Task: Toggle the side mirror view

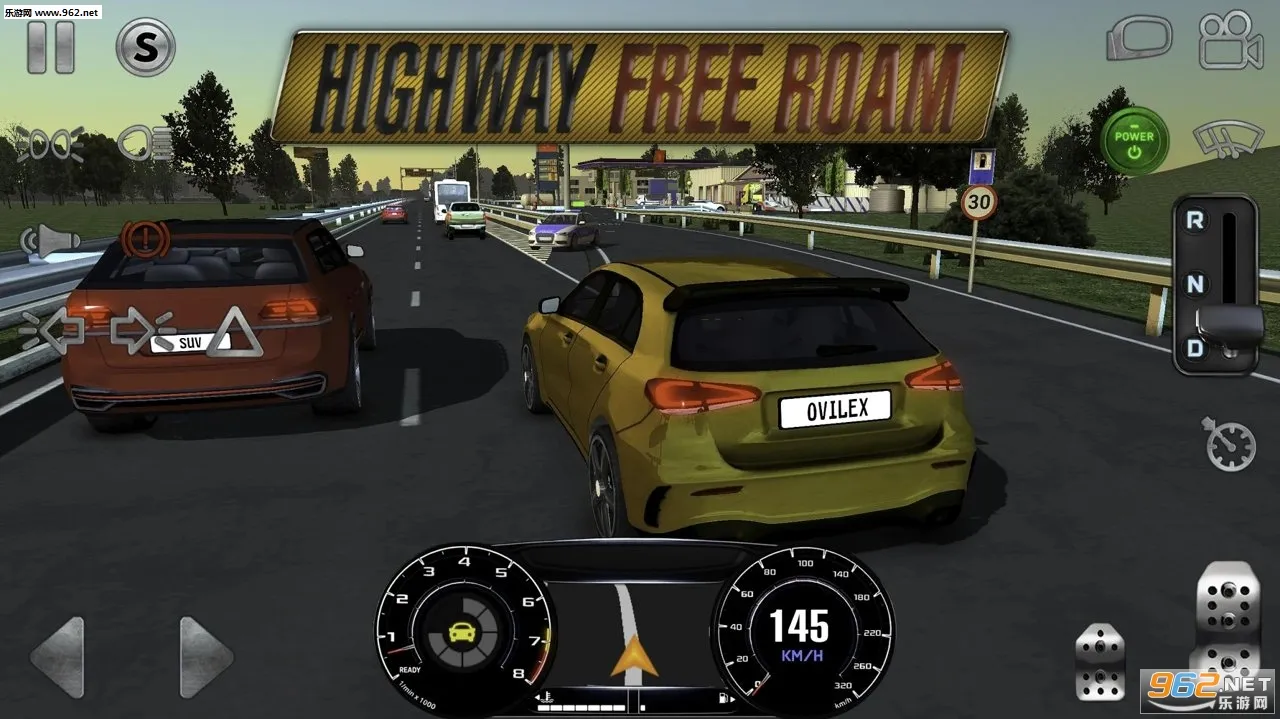Action: [x=1138, y=40]
